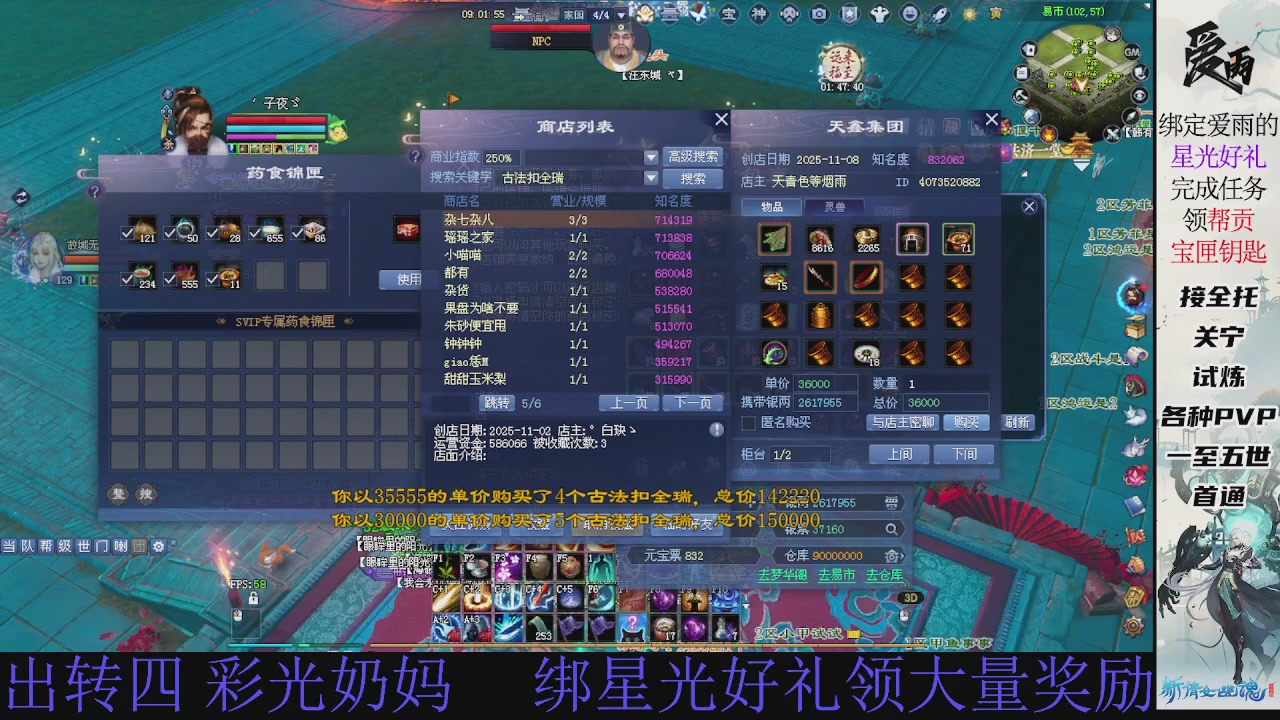This screenshot has height=720, width=1280.
Task: Select the sword weapon icon in the shop grid
Action: click(x=820, y=278)
